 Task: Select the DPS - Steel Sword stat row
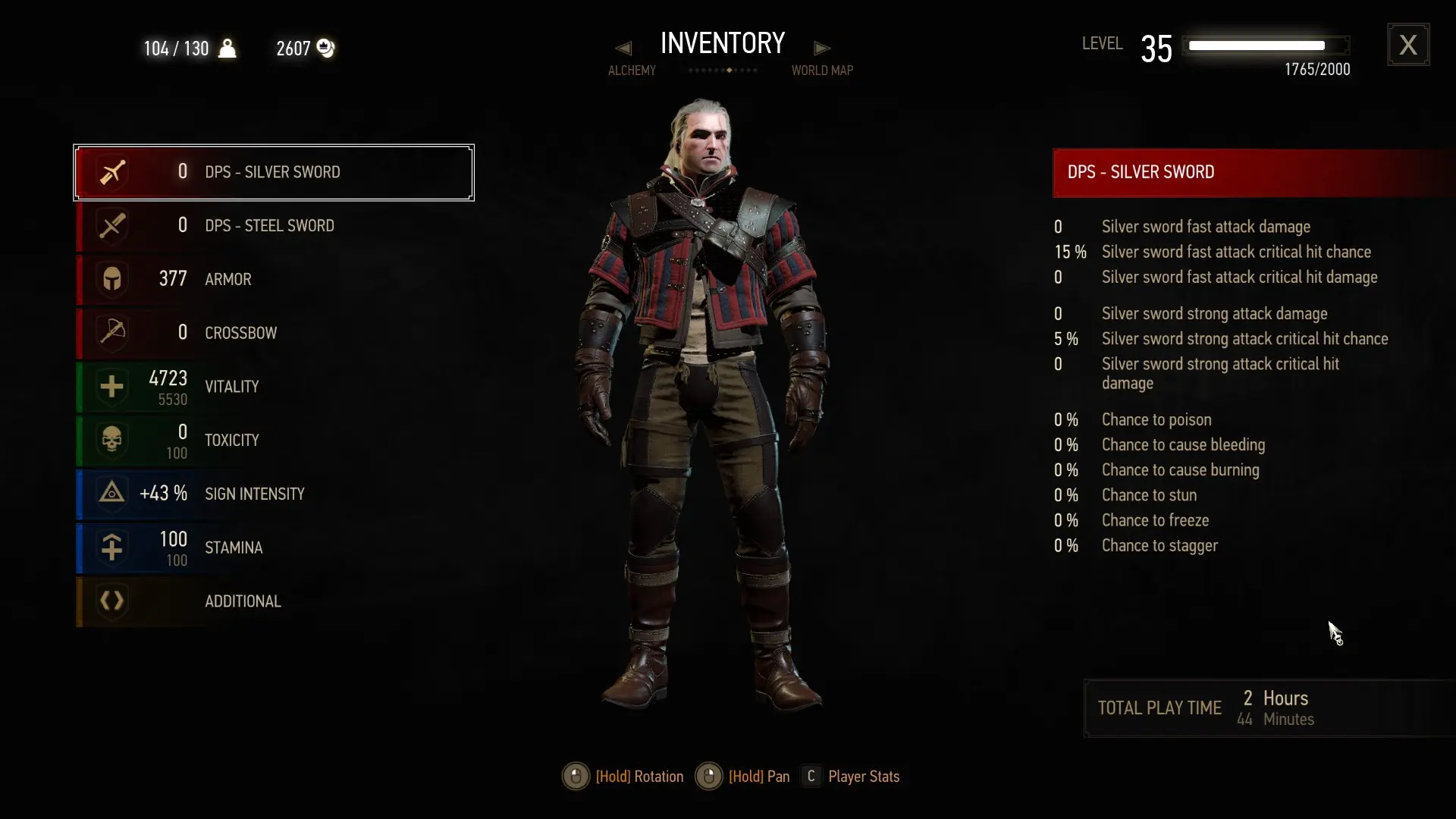273,226
